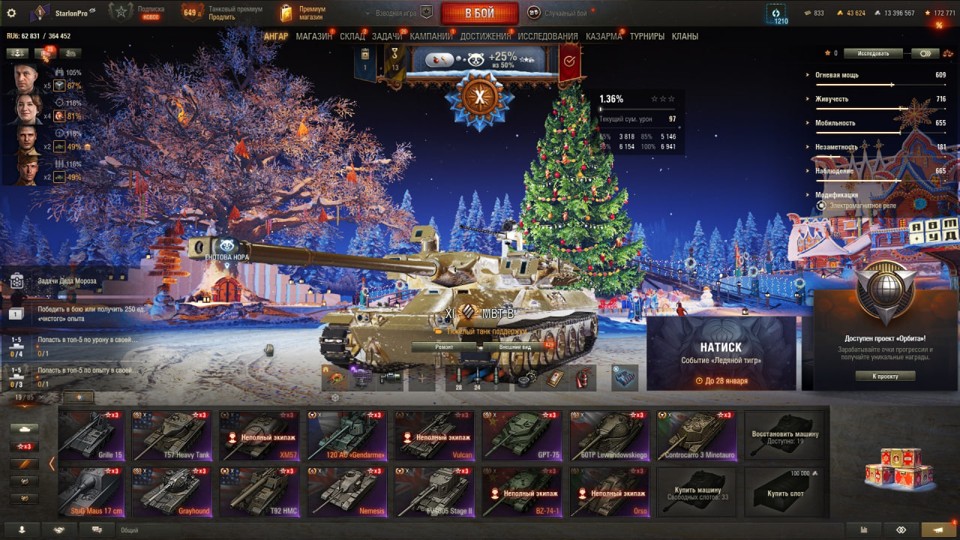Click the Исследовать button
Screen dimensions: 960x540
[872, 53]
